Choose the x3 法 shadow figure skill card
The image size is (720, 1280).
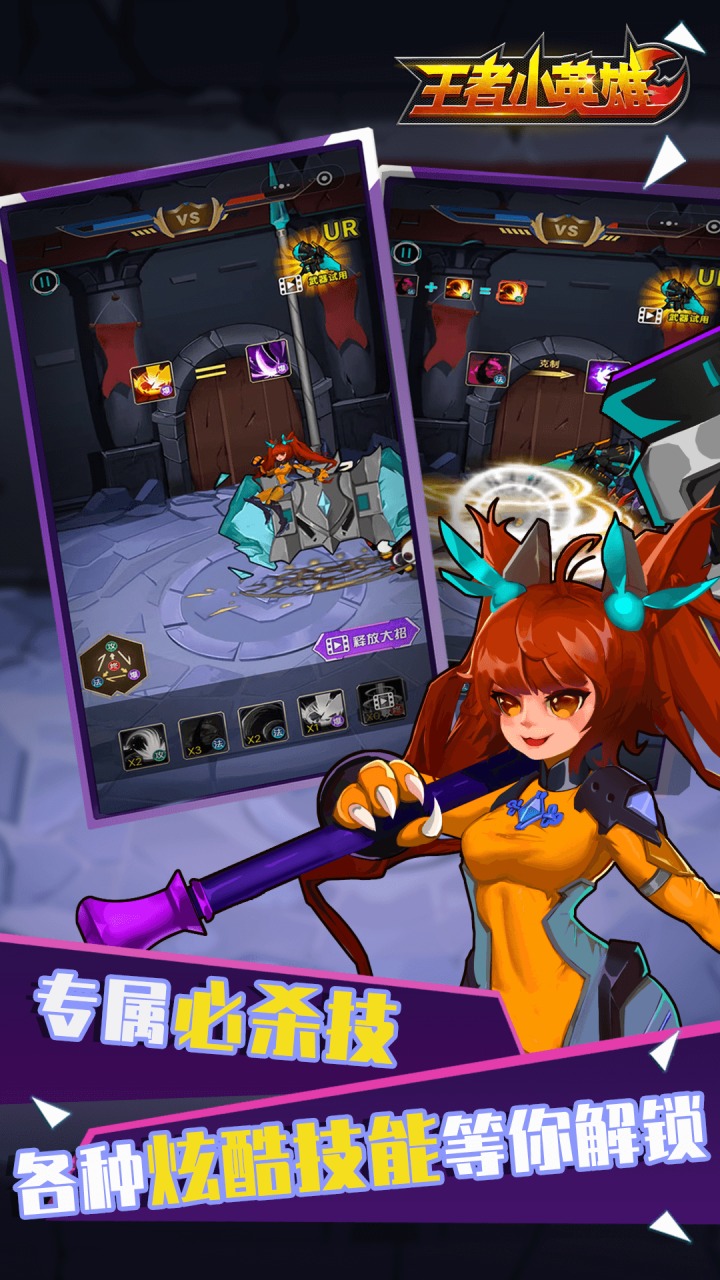pyautogui.click(x=202, y=737)
